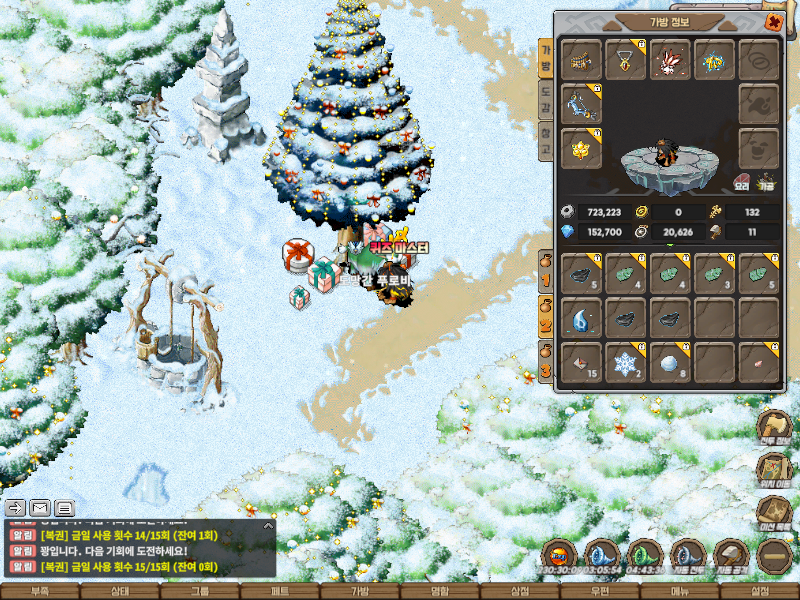Select the blue water droplet item

(581, 319)
